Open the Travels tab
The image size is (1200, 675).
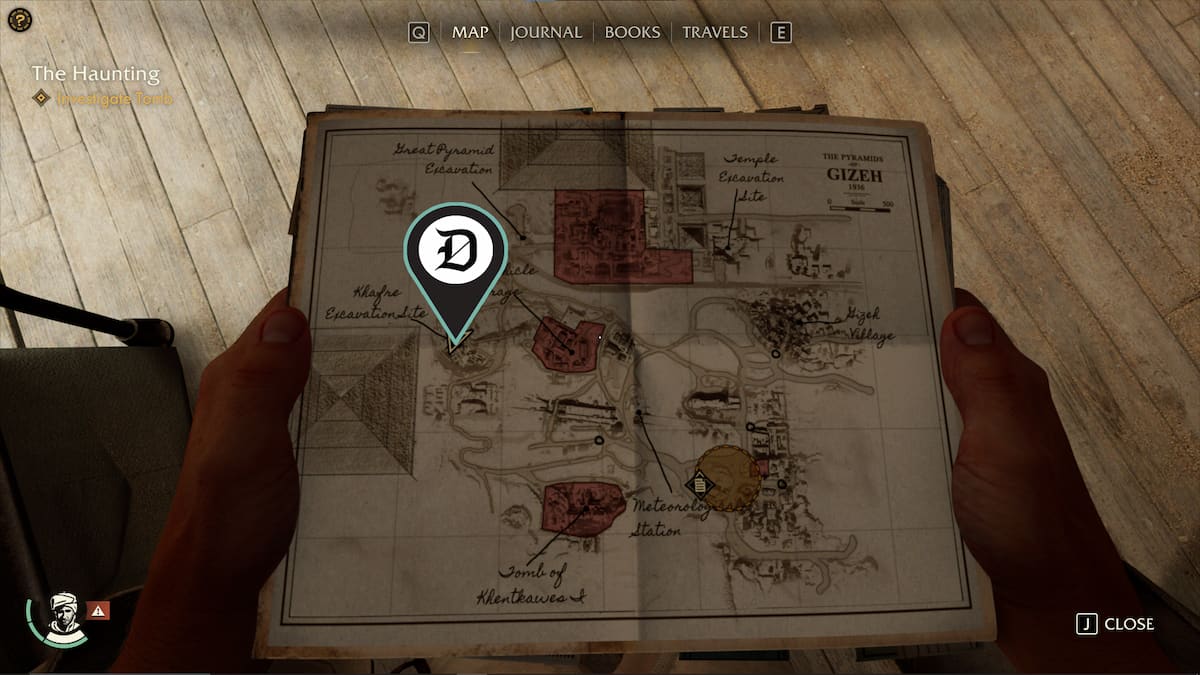714,32
